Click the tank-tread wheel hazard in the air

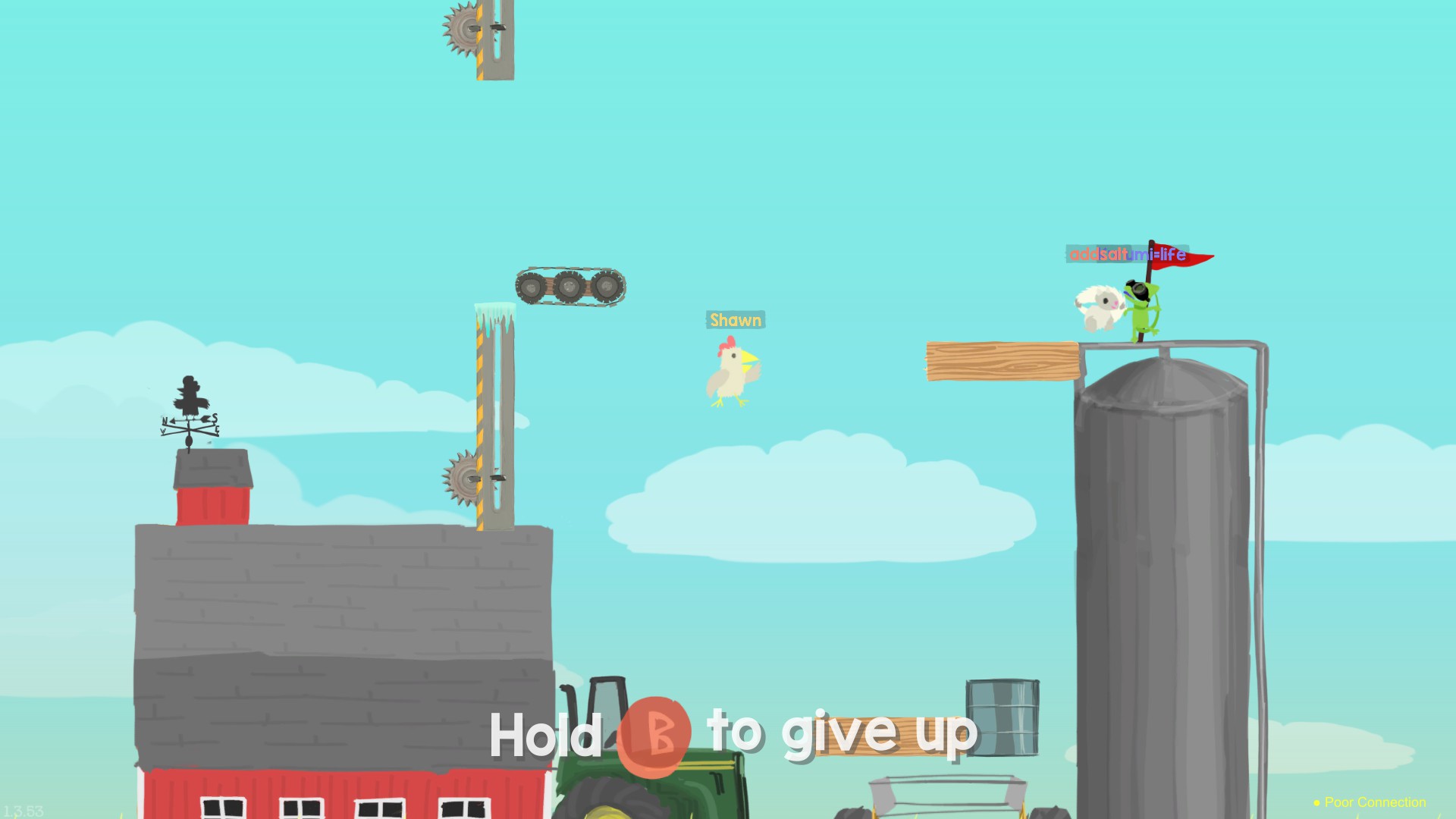tap(570, 286)
